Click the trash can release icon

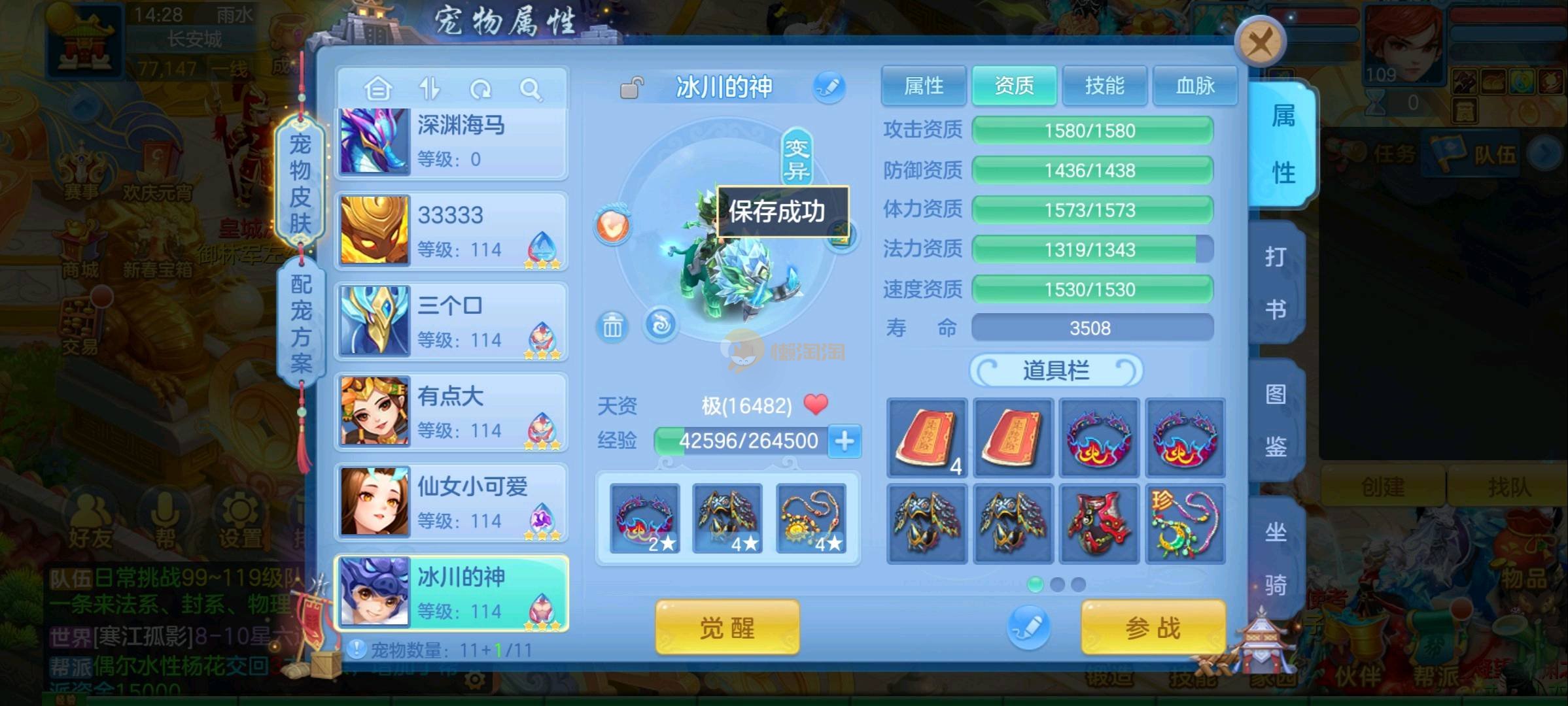point(612,326)
